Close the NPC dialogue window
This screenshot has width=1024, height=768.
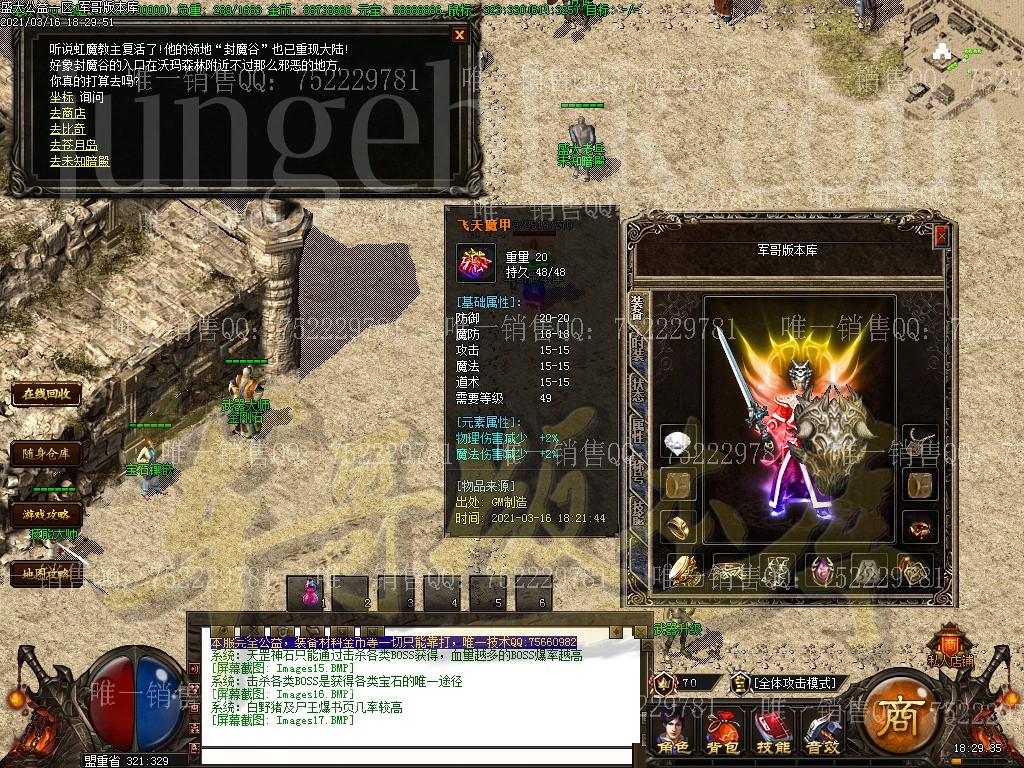pyautogui.click(x=459, y=35)
